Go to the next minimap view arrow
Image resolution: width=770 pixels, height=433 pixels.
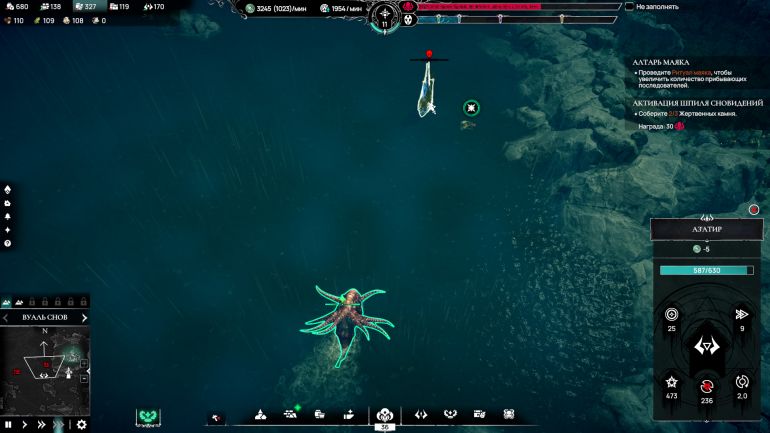84,318
